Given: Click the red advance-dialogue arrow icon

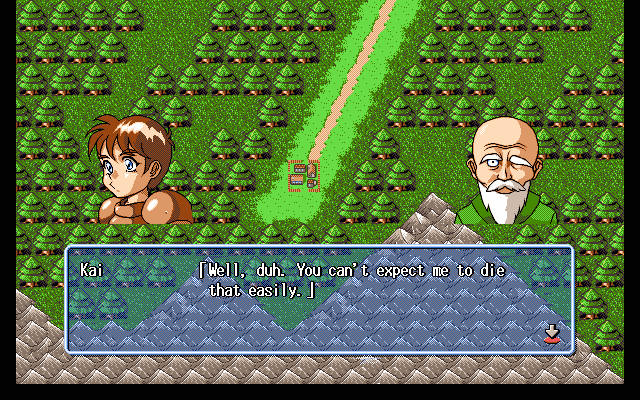Looking at the screenshot, I should tap(551, 333).
